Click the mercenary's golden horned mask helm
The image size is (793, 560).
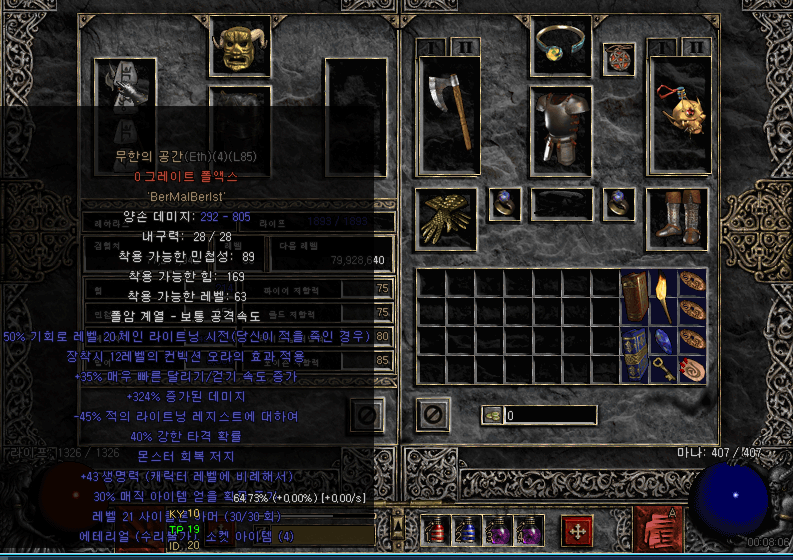point(240,45)
